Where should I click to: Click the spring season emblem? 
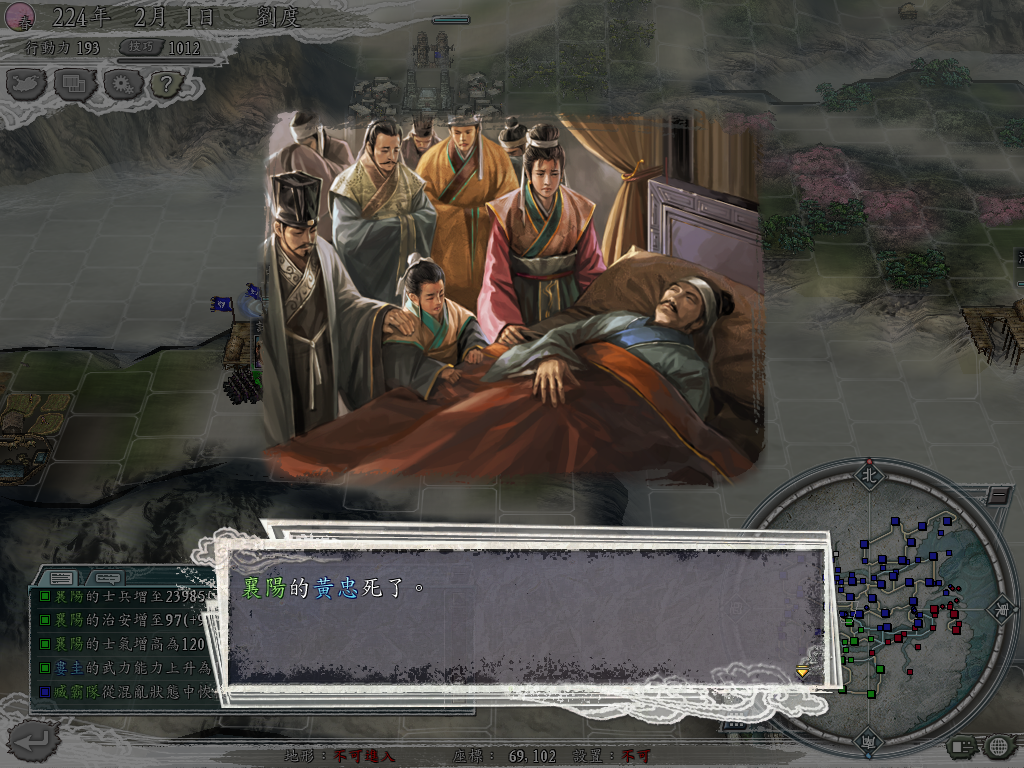[x=19, y=16]
